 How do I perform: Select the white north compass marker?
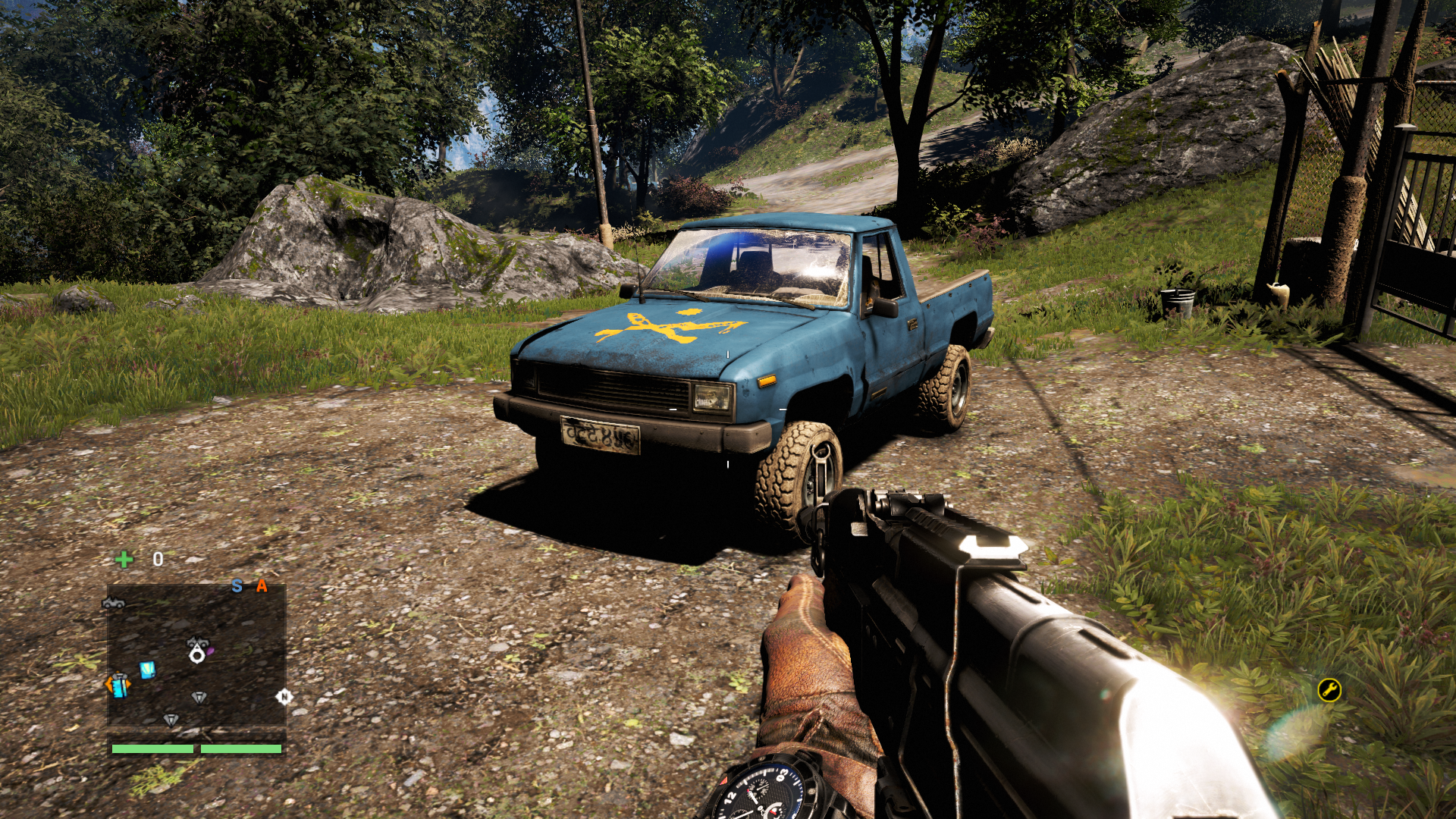coord(284,697)
